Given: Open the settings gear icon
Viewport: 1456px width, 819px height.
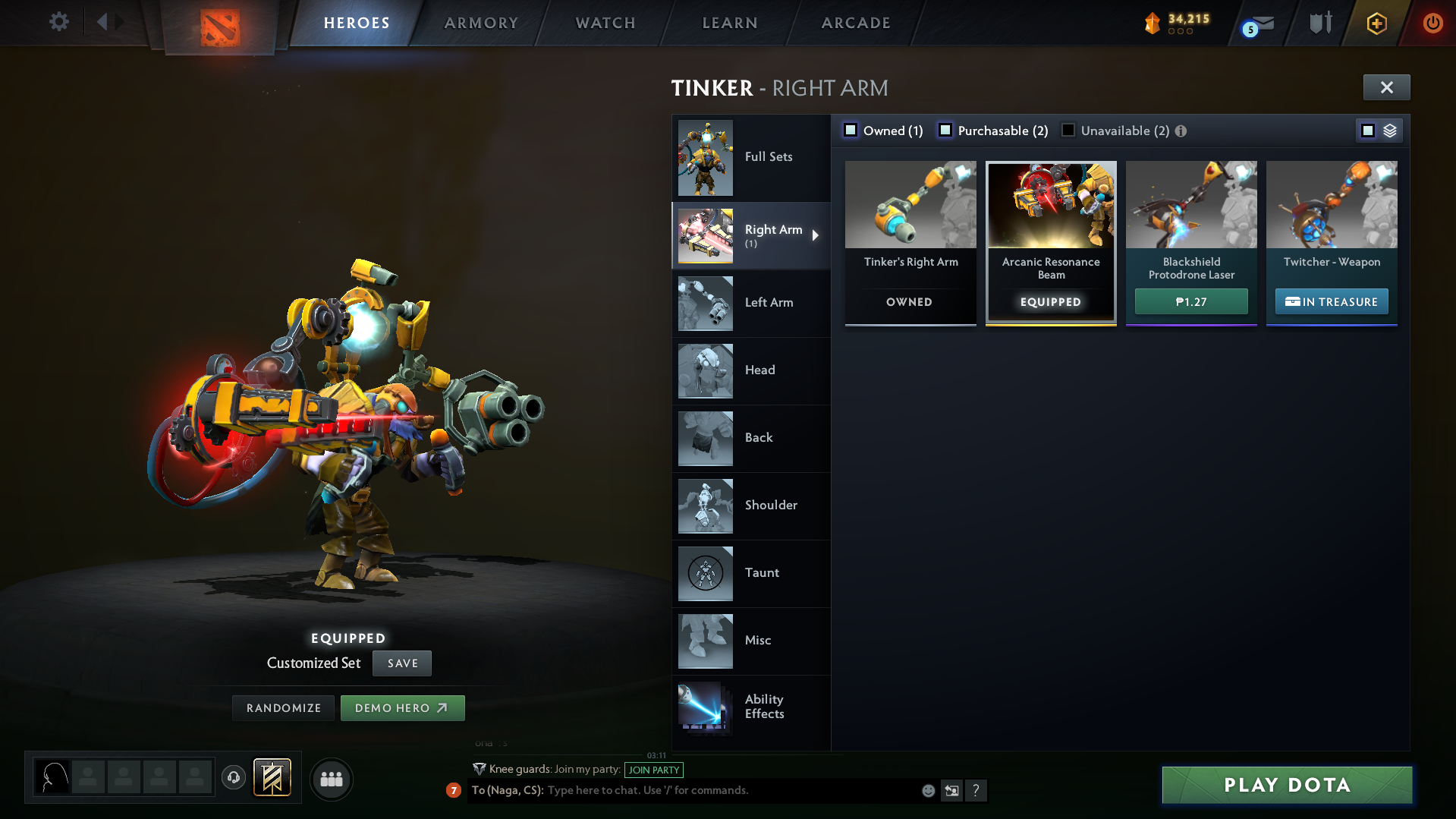Looking at the screenshot, I should tap(58, 22).
